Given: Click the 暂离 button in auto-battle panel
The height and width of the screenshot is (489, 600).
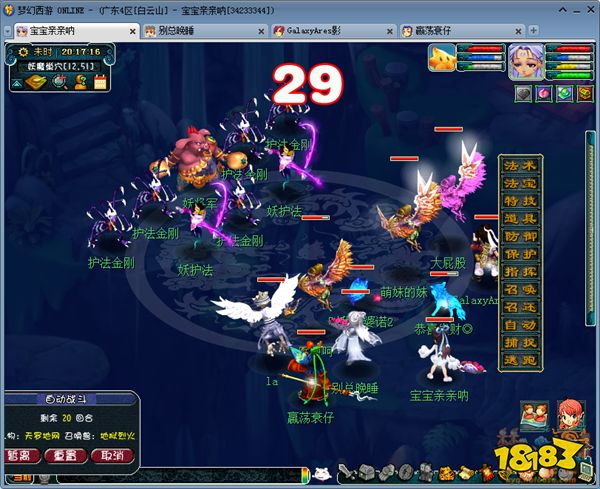Looking at the screenshot, I should click(21, 456).
